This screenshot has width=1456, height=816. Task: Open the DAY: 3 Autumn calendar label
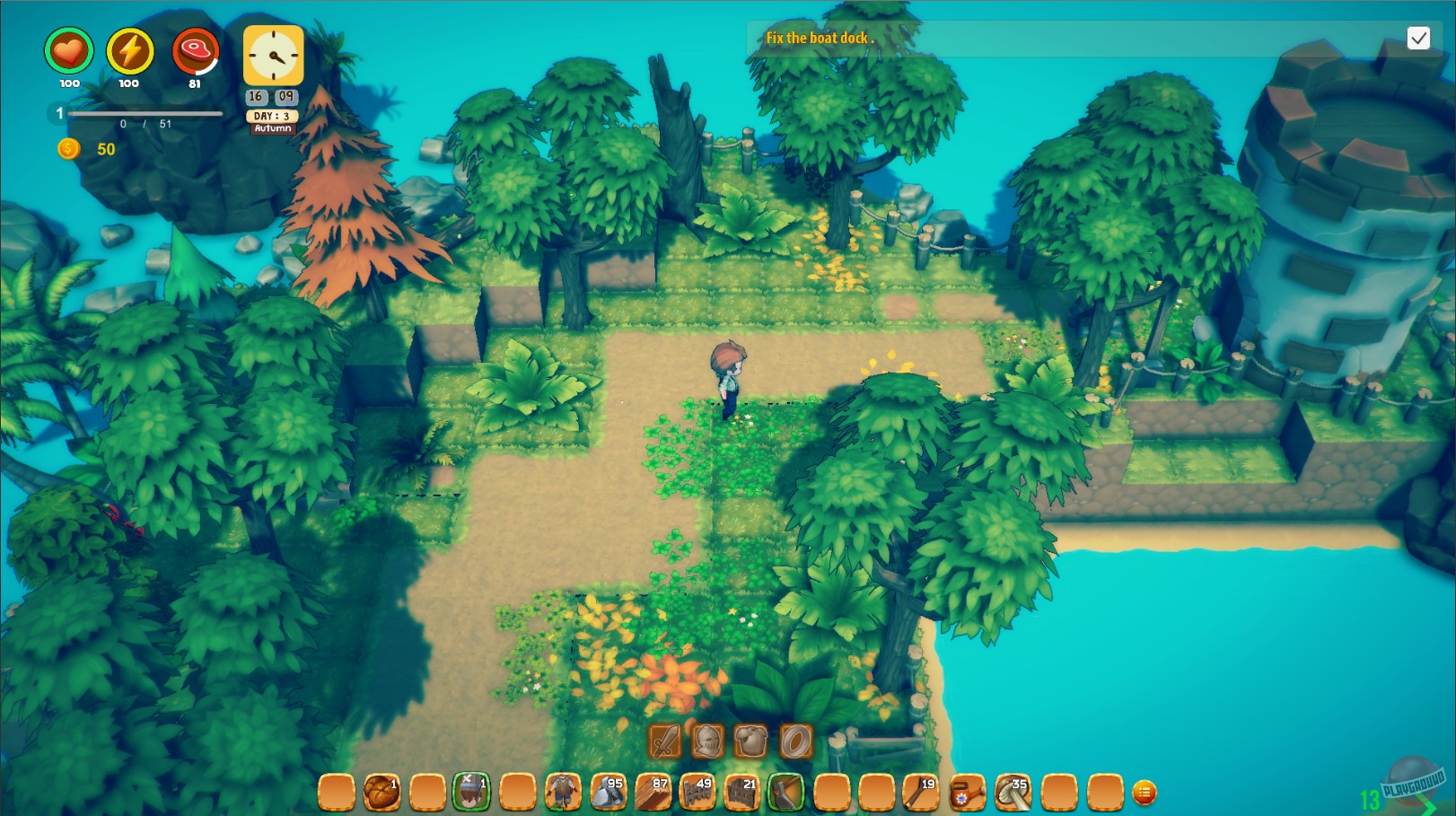(272, 121)
